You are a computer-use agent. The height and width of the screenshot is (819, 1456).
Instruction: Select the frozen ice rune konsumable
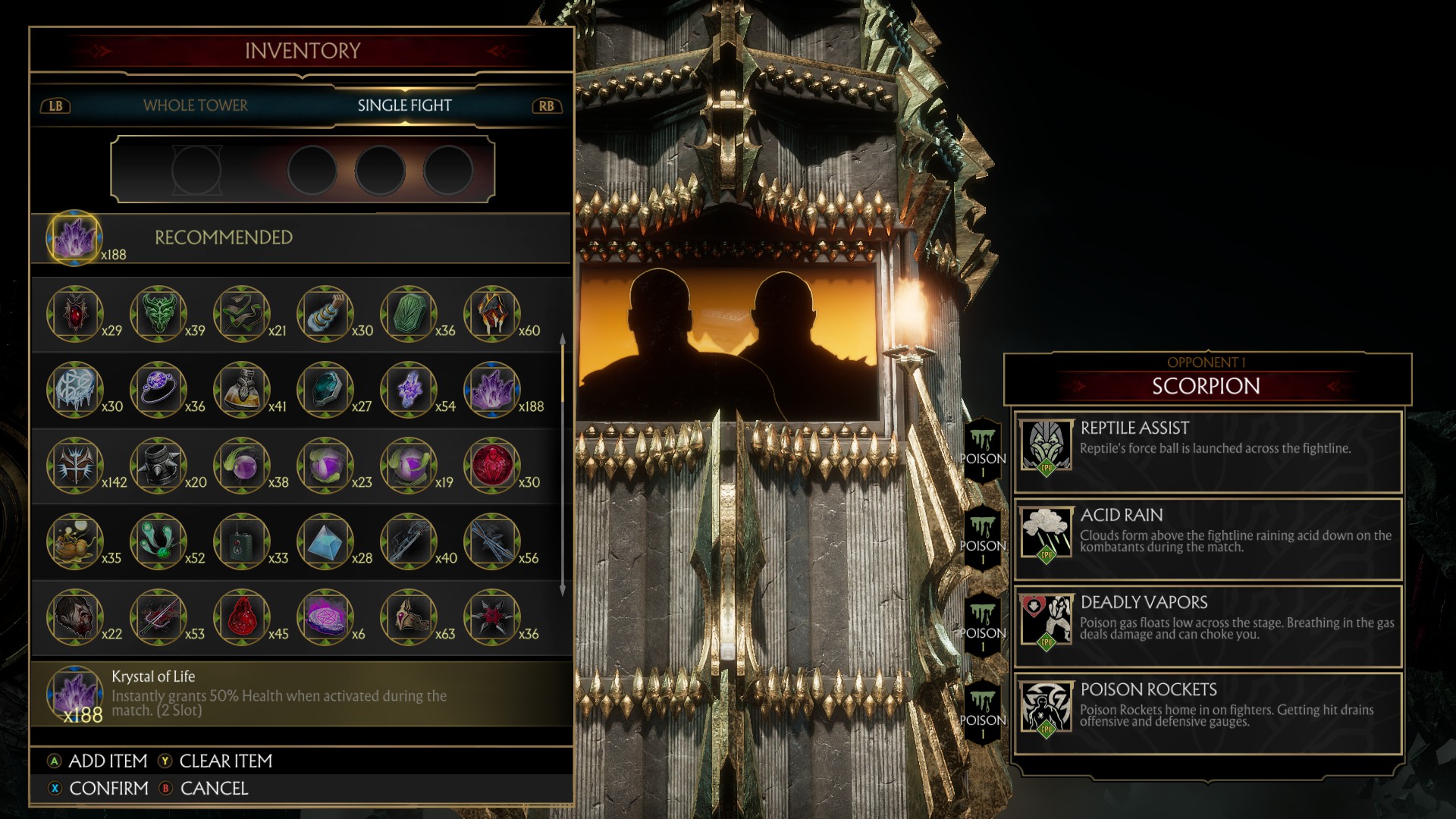(74, 389)
